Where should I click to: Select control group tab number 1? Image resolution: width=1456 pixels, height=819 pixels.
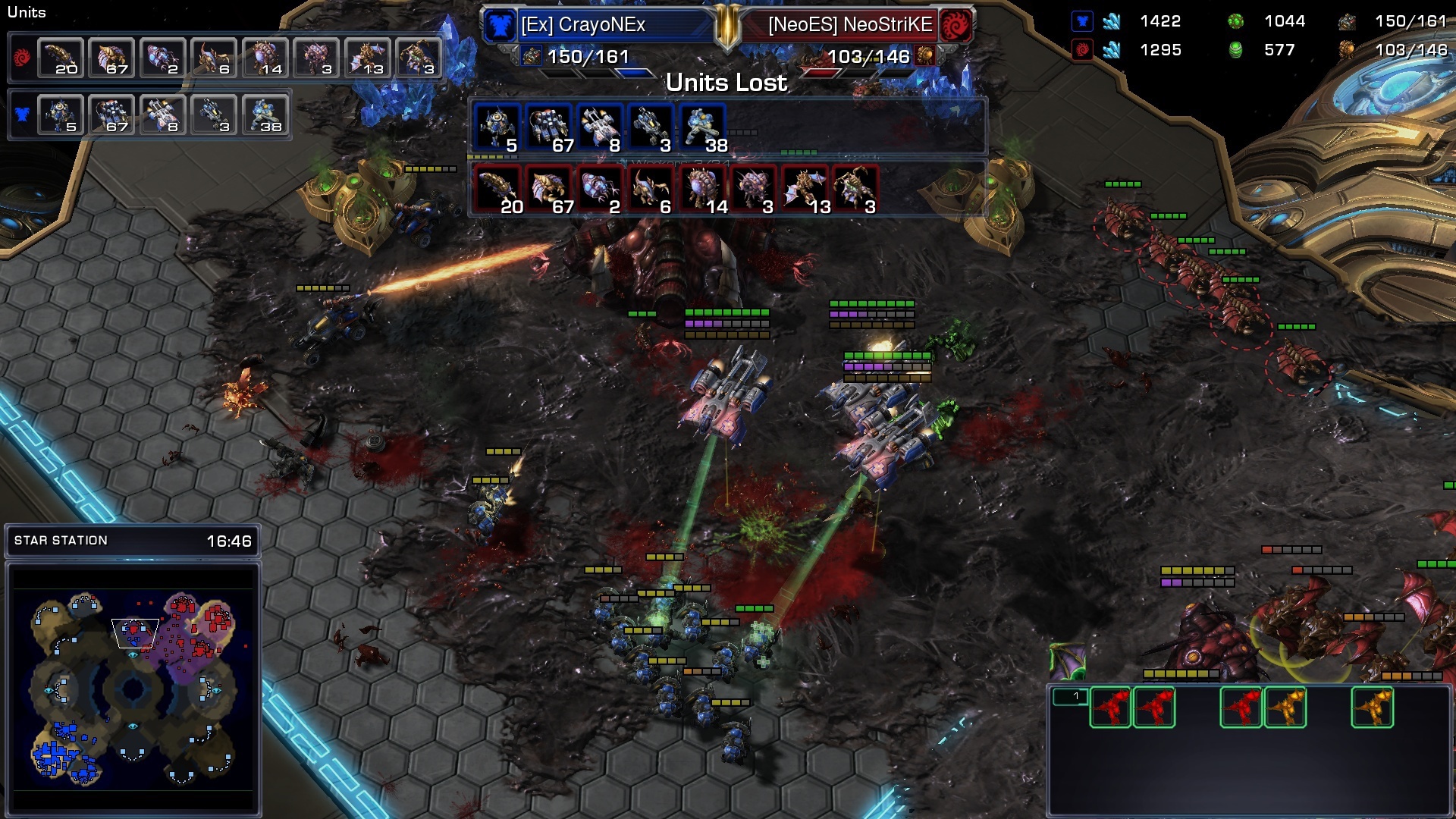tap(1070, 696)
